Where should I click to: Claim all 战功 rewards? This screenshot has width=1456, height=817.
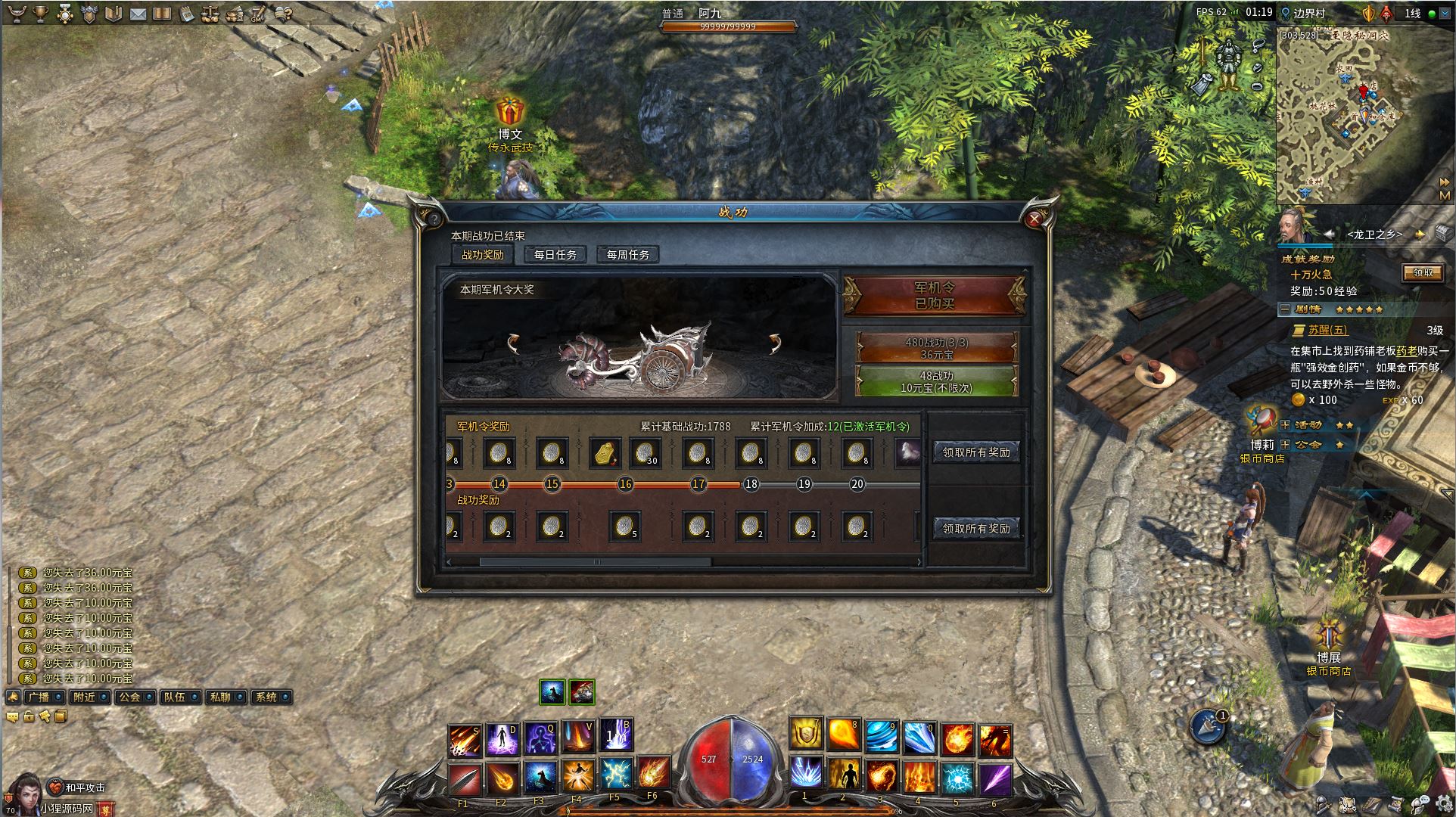pos(976,529)
